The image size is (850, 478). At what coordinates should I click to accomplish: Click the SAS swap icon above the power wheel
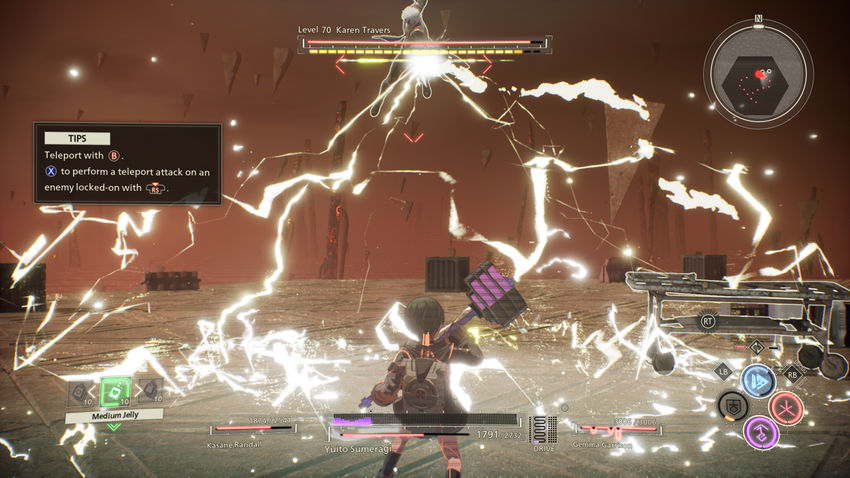coord(758,347)
